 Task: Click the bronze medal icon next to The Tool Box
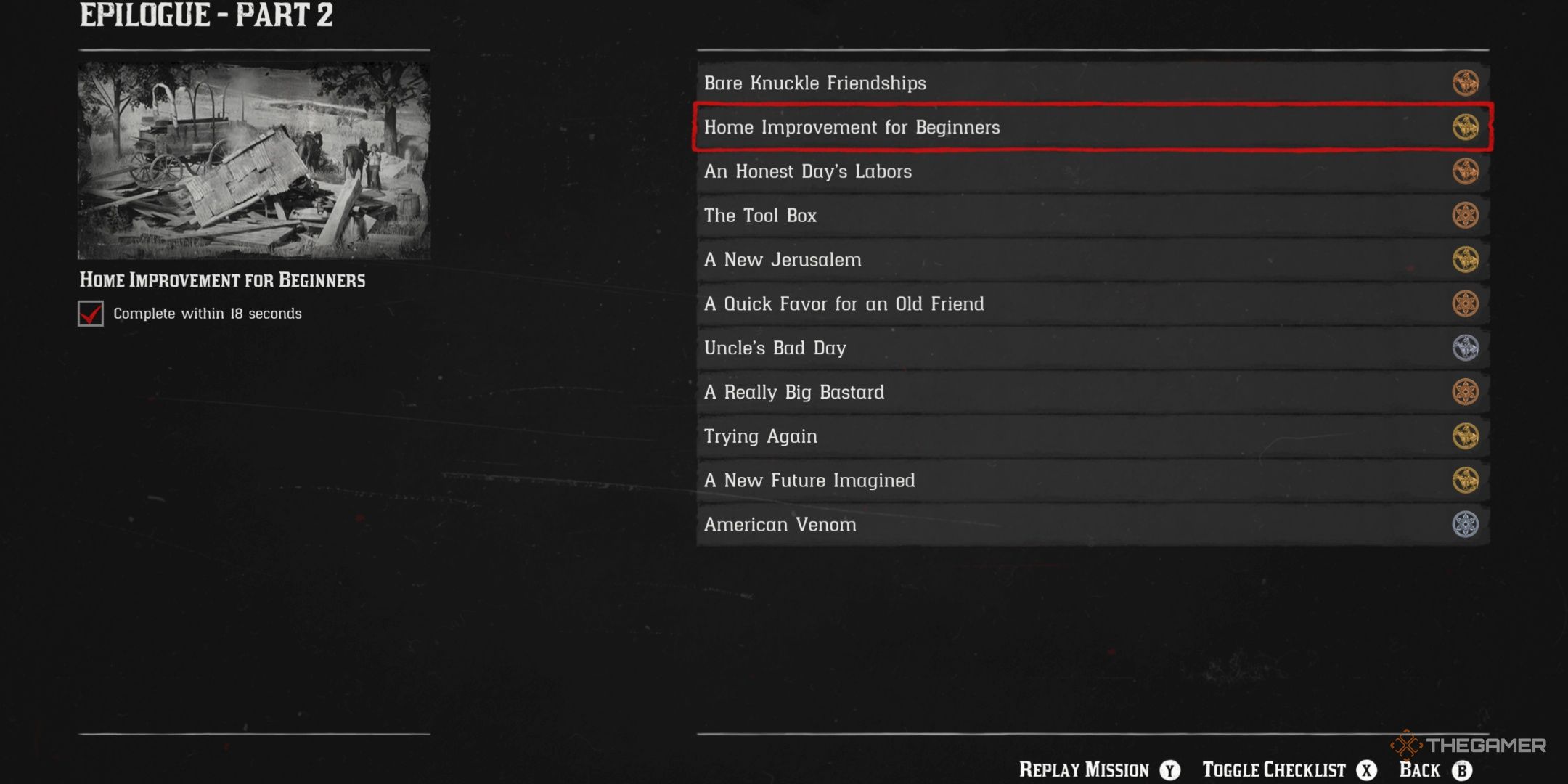[1465, 215]
